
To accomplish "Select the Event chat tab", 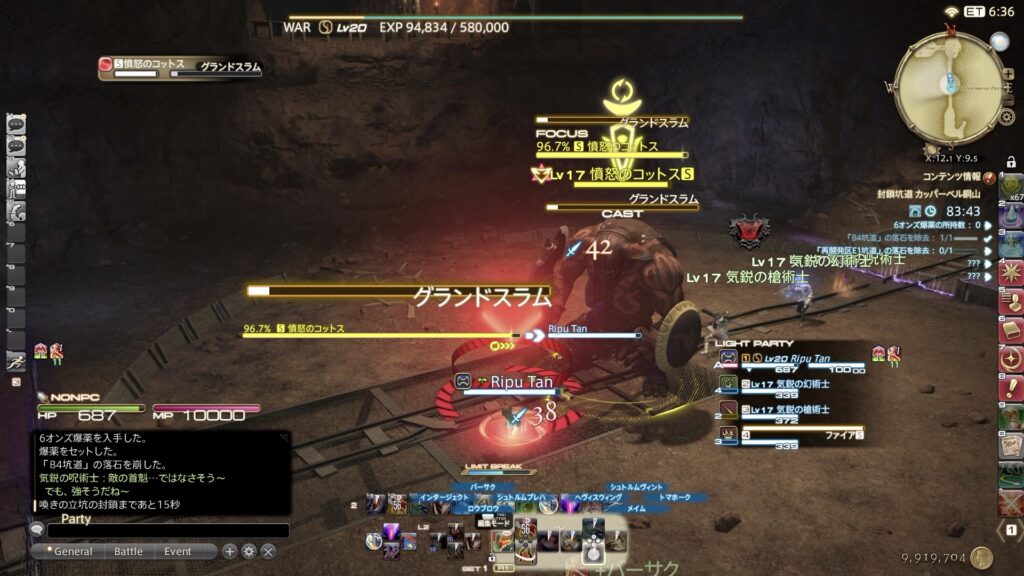I will [x=178, y=551].
